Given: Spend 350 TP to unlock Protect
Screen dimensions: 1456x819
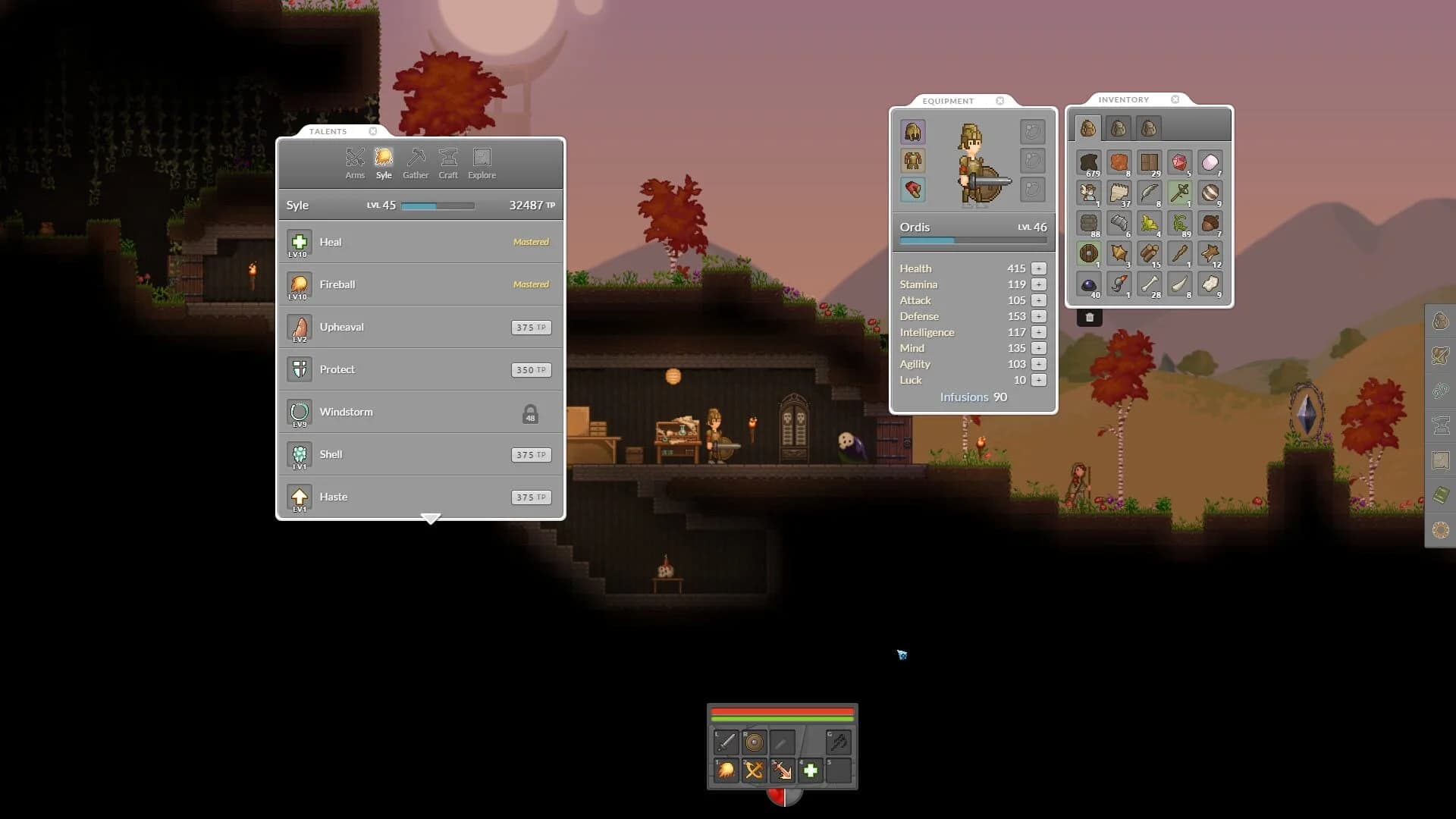Looking at the screenshot, I should (x=530, y=369).
